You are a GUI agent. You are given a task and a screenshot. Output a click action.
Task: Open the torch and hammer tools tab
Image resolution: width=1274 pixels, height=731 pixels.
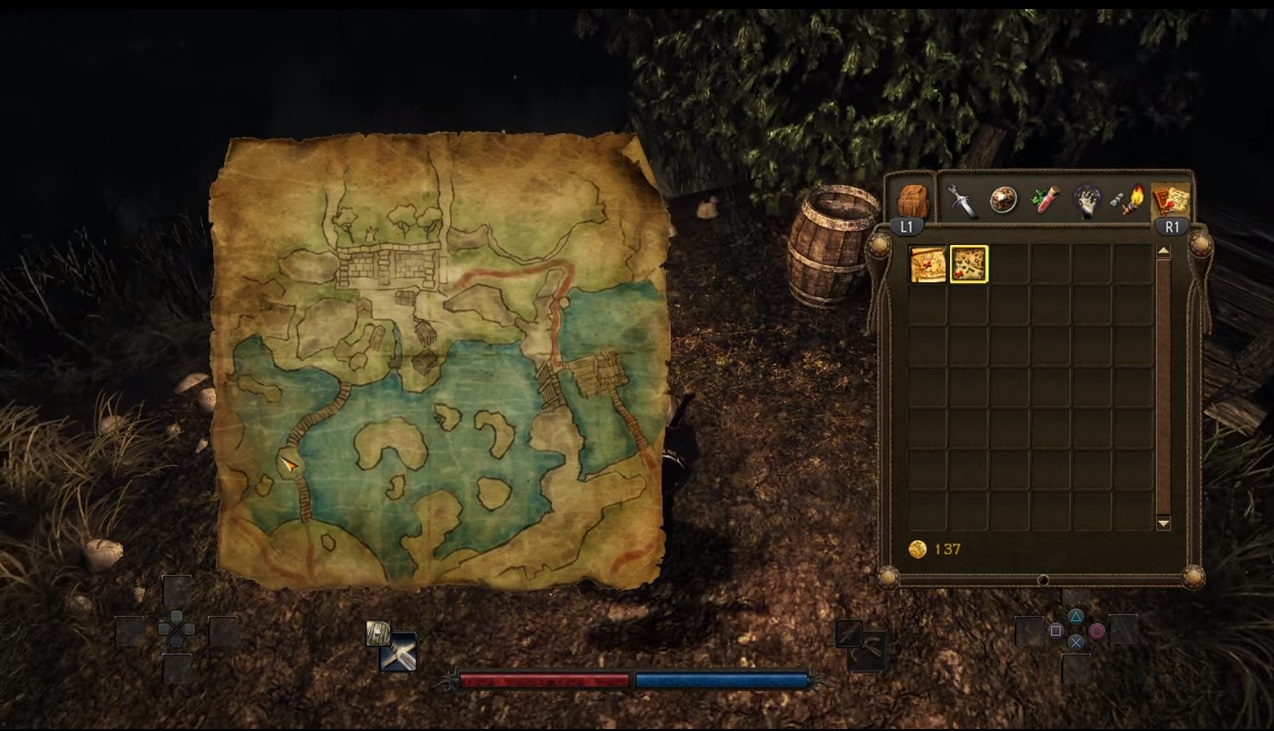point(1129,201)
